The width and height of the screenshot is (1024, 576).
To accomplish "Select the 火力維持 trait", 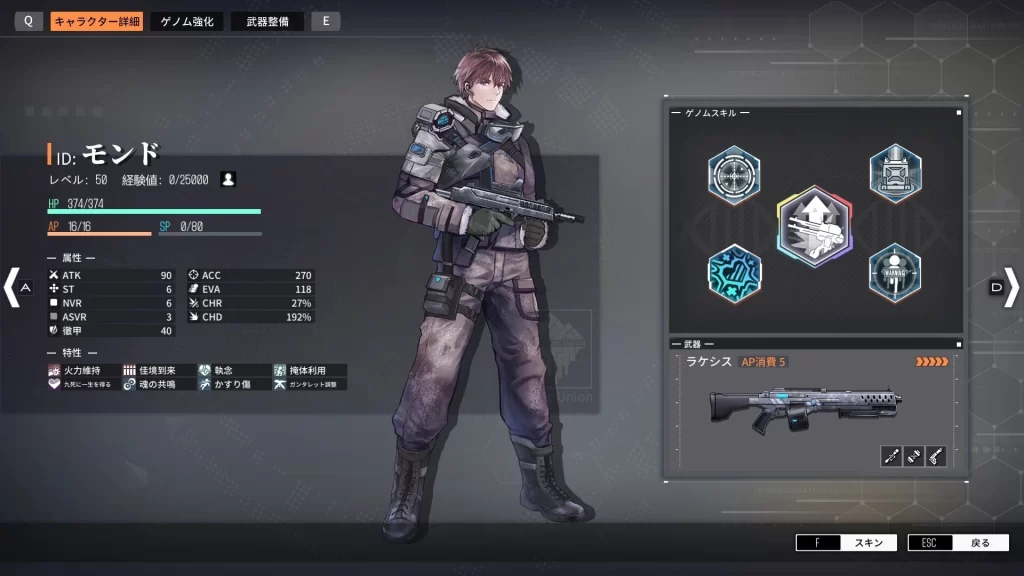I will (82, 370).
